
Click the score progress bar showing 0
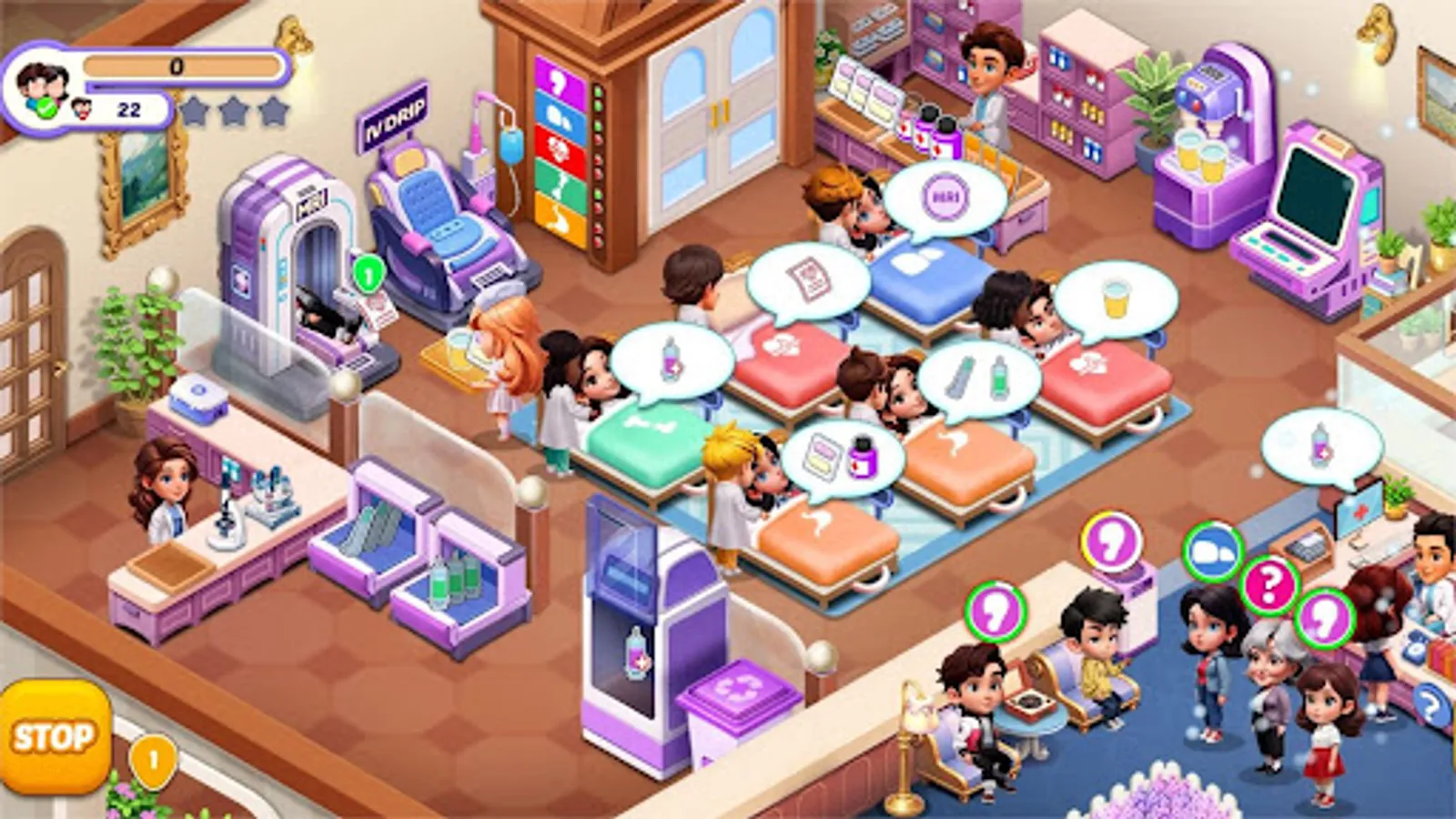coord(177,66)
